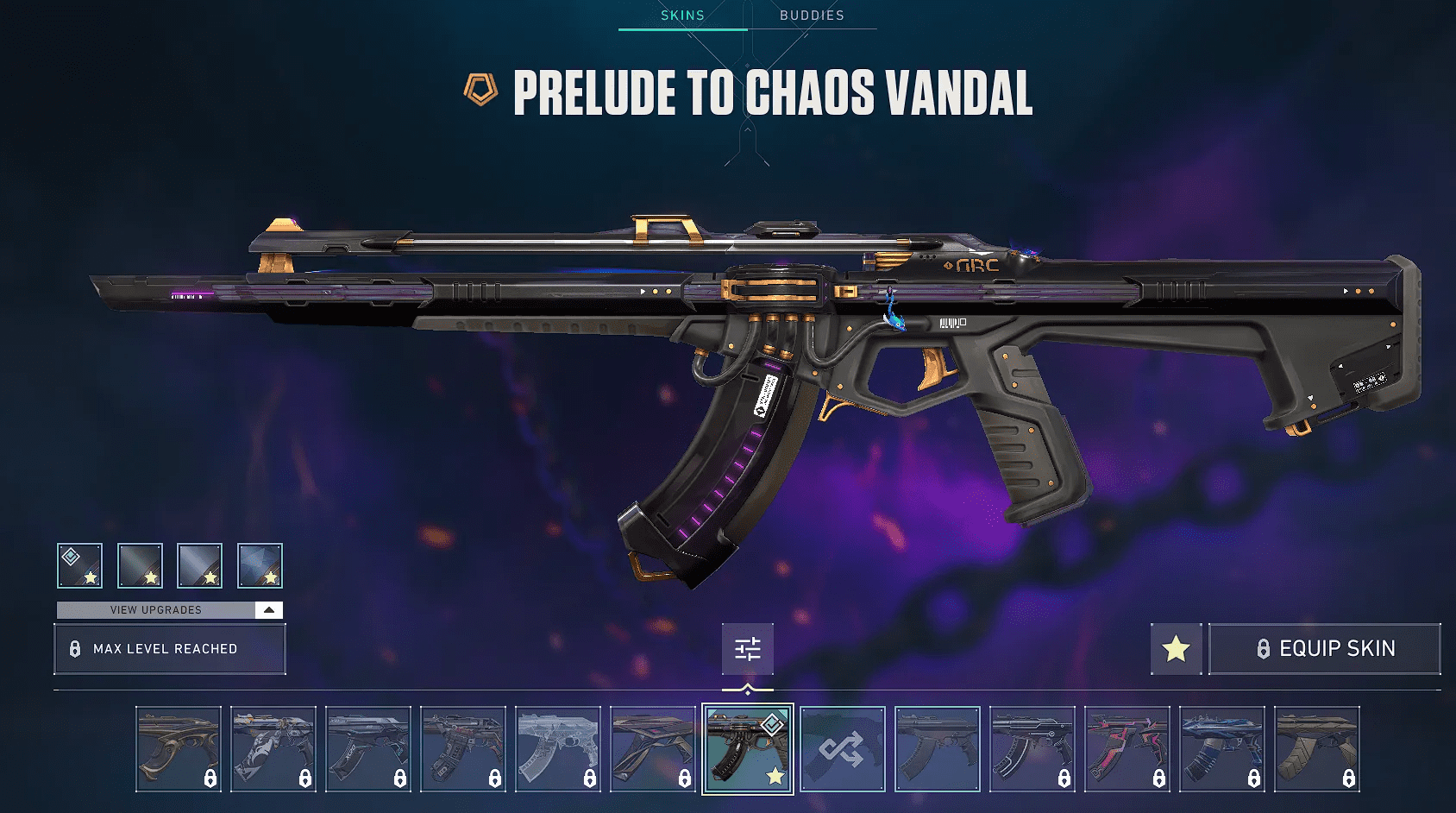This screenshot has width=1456, height=813.
Task: Click the upward caret beneath the customization icon
Action: point(747,688)
